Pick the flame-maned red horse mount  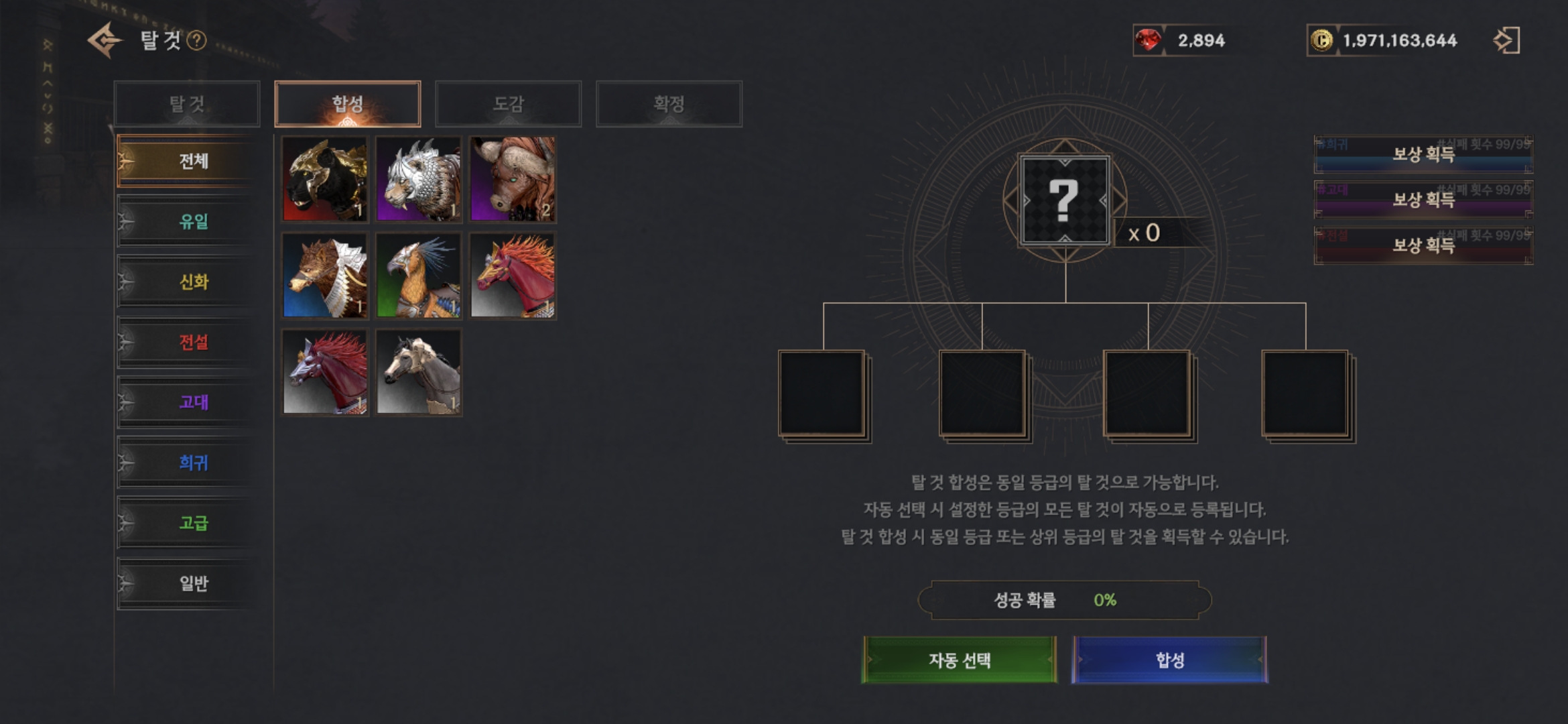click(x=513, y=276)
